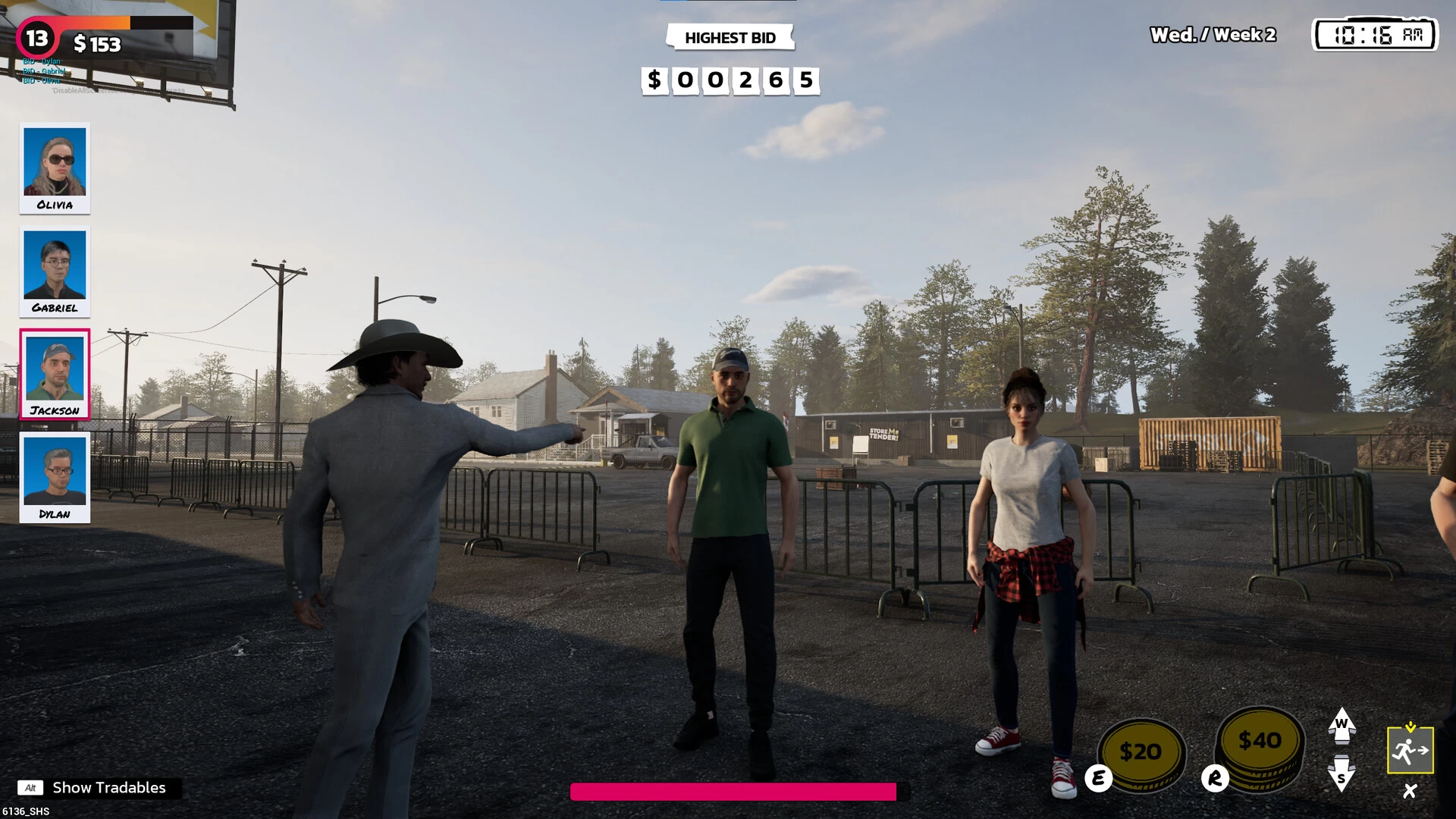Select Jackson's highlighted bidder portrait
Screen dimensions: 1456x819
[x=55, y=374]
